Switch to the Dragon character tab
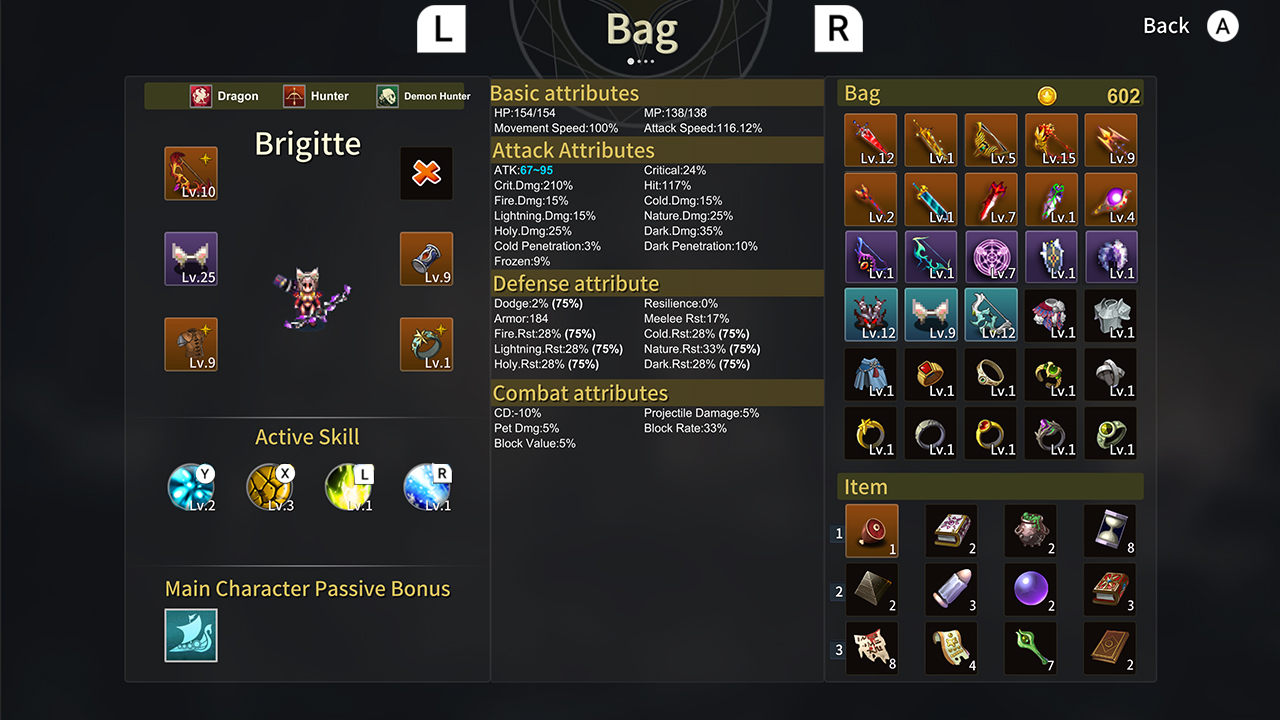This screenshot has width=1280, height=720. [x=224, y=96]
